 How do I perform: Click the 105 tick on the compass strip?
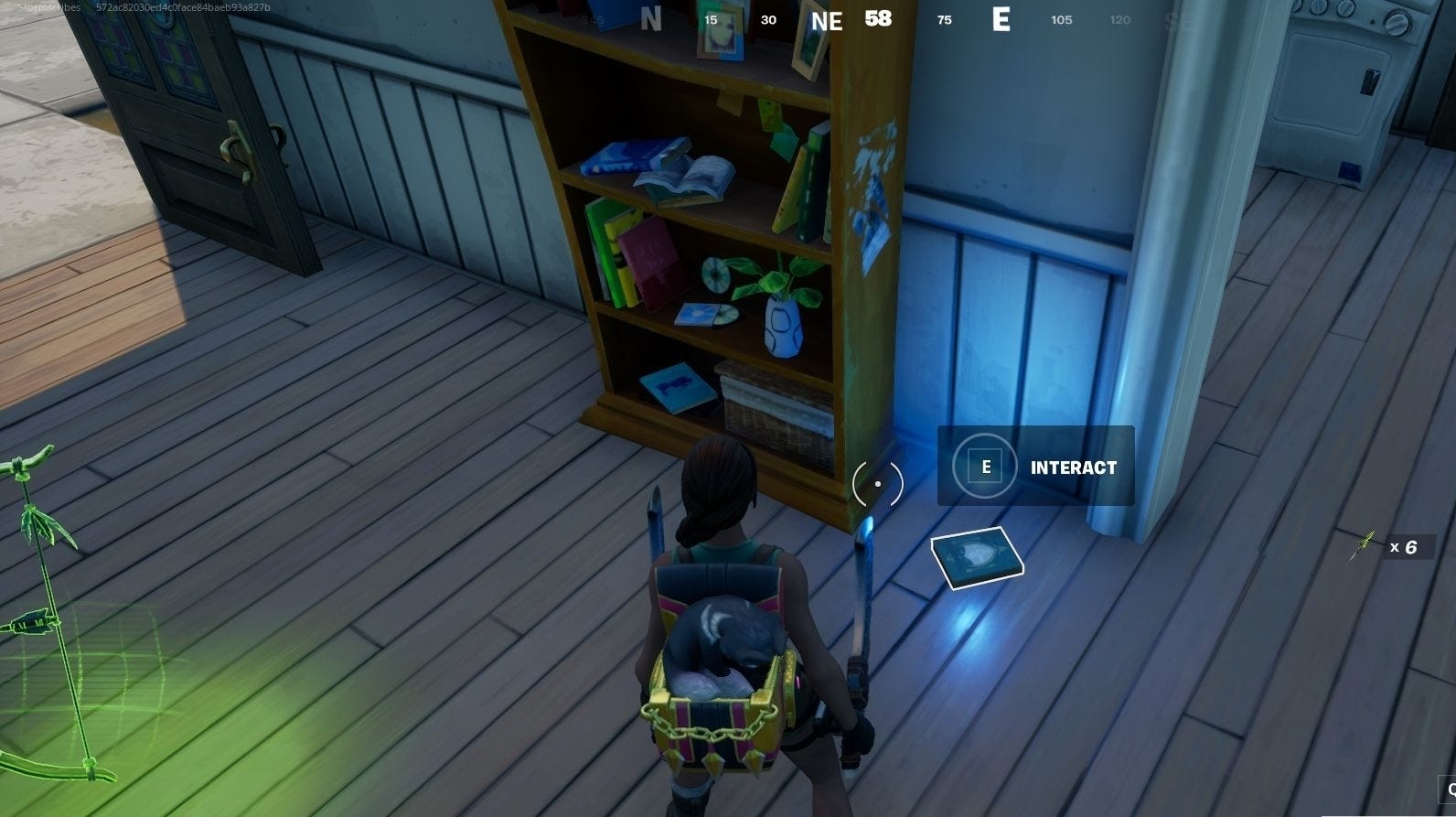pyautogui.click(x=1061, y=19)
